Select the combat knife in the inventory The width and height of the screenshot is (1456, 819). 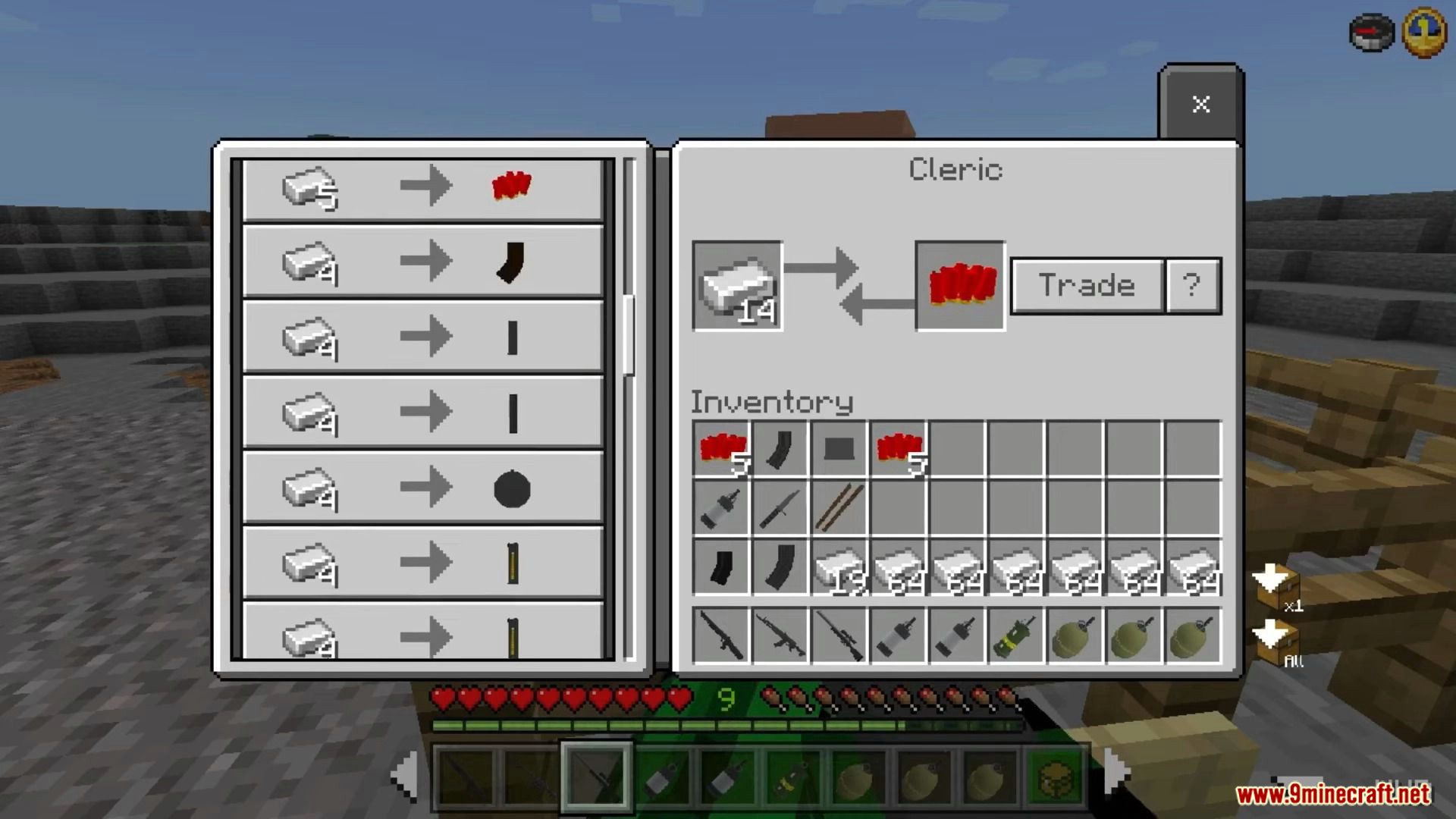[780, 508]
